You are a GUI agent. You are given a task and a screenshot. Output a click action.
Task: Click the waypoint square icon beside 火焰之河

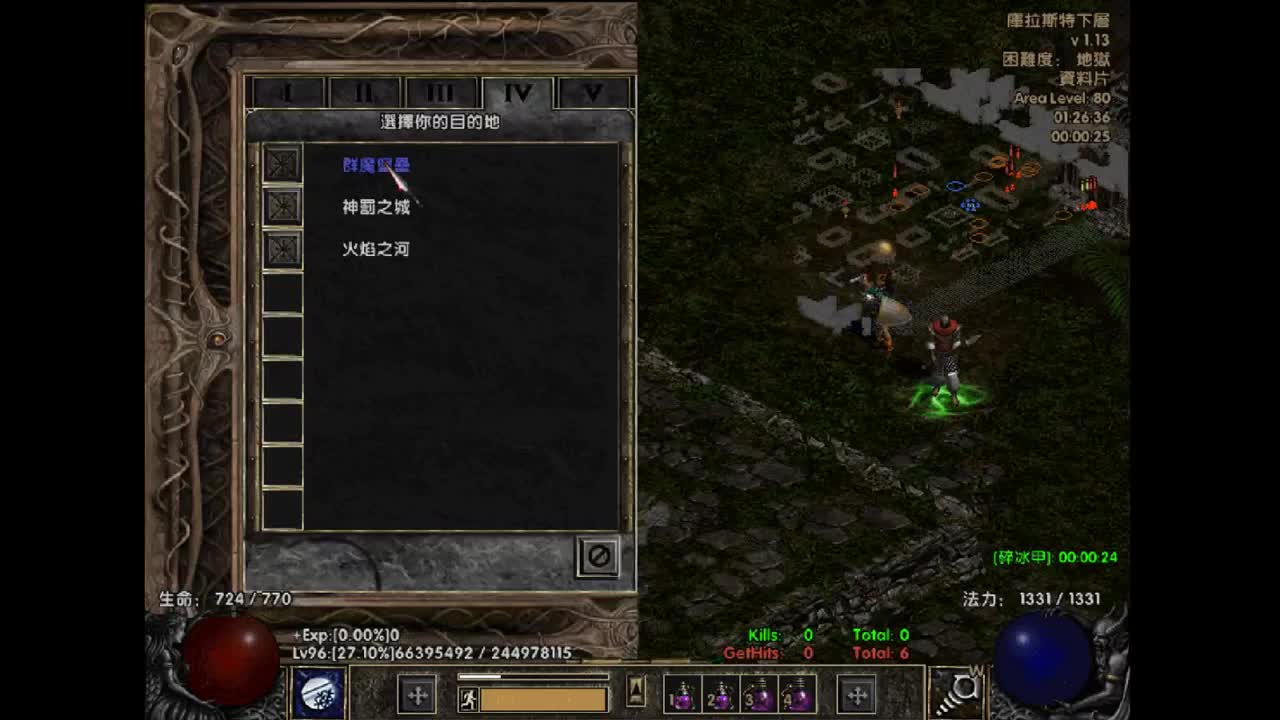[x=283, y=248]
